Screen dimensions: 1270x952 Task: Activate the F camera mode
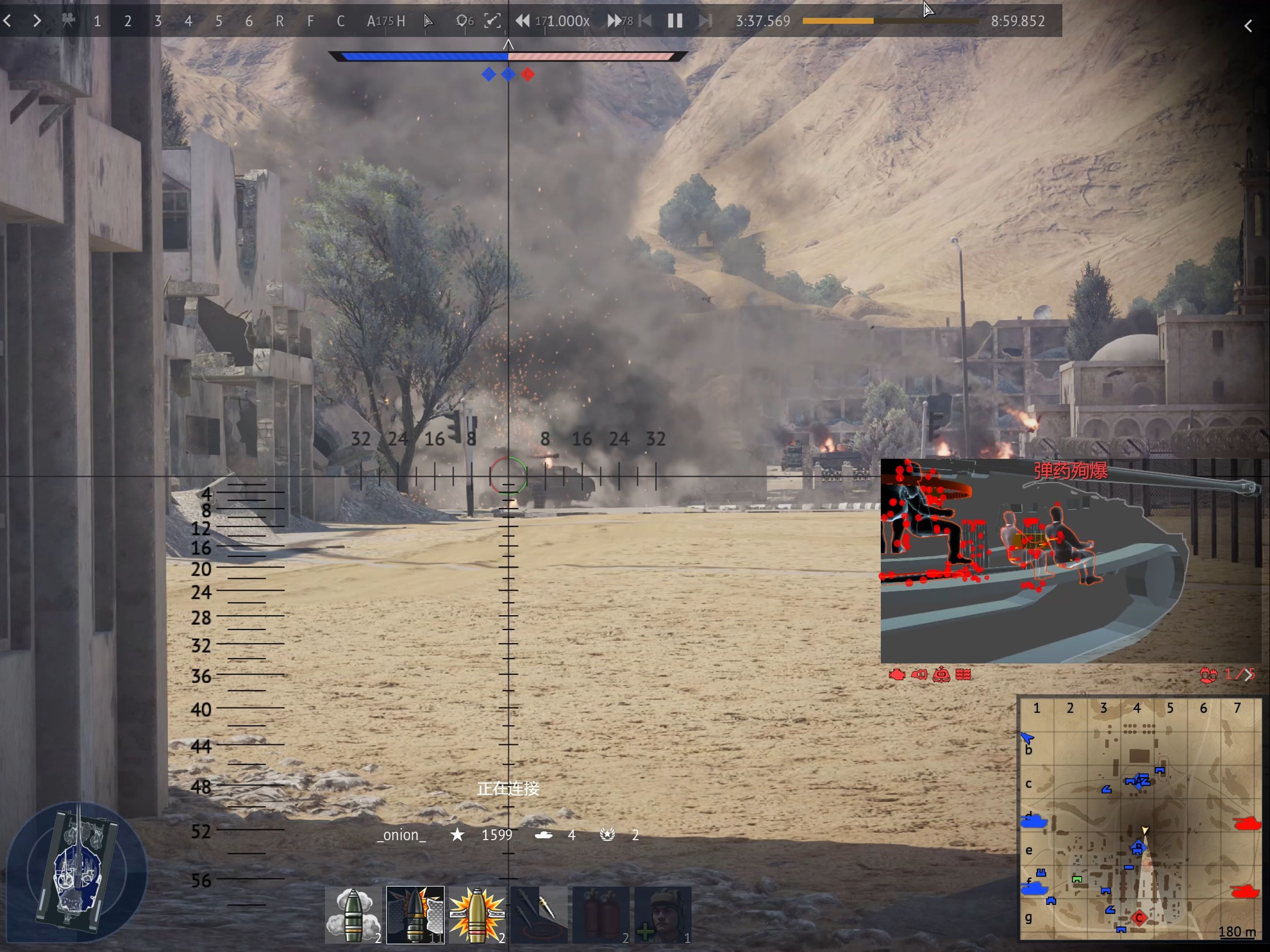tap(310, 21)
